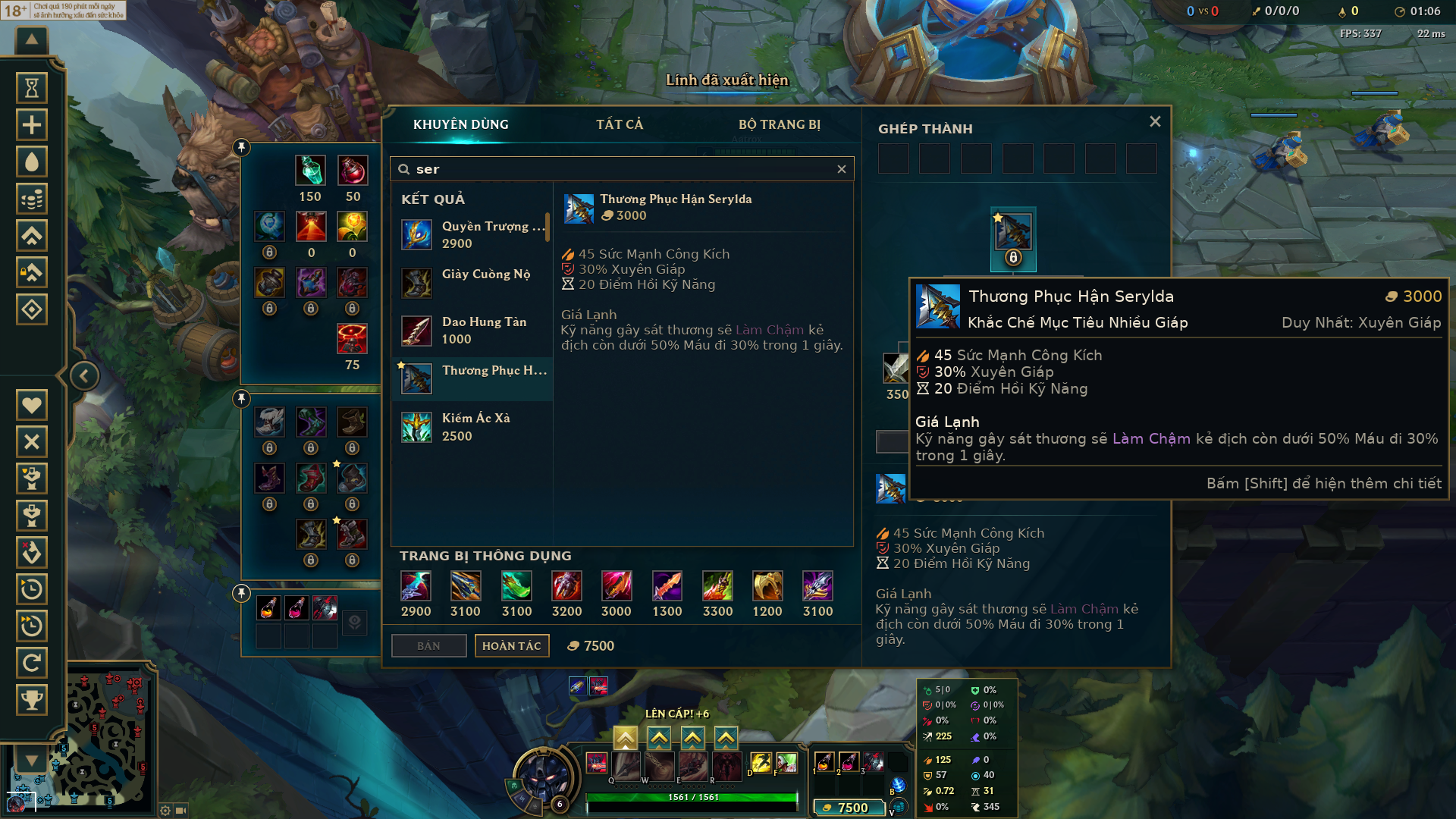The width and height of the screenshot is (1456, 819).
Task: Click the water droplet mana icon
Action: tap(32, 162)
